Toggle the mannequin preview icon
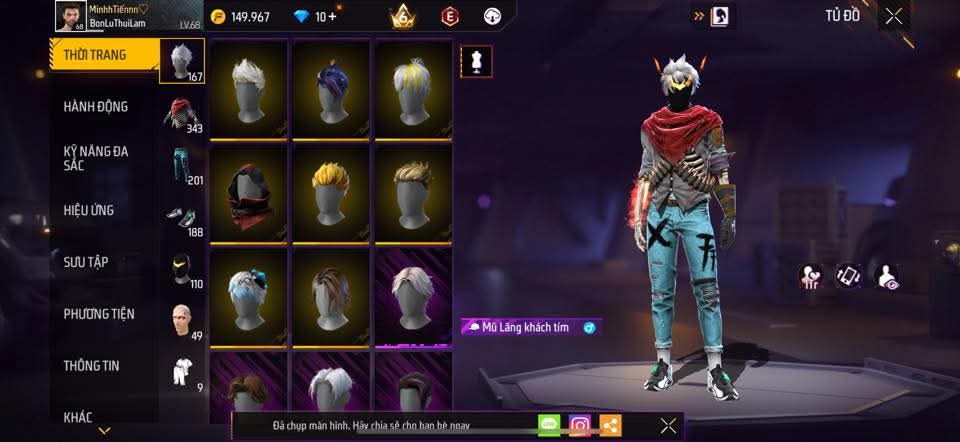 pyautogui.click(x=473, y=61)
